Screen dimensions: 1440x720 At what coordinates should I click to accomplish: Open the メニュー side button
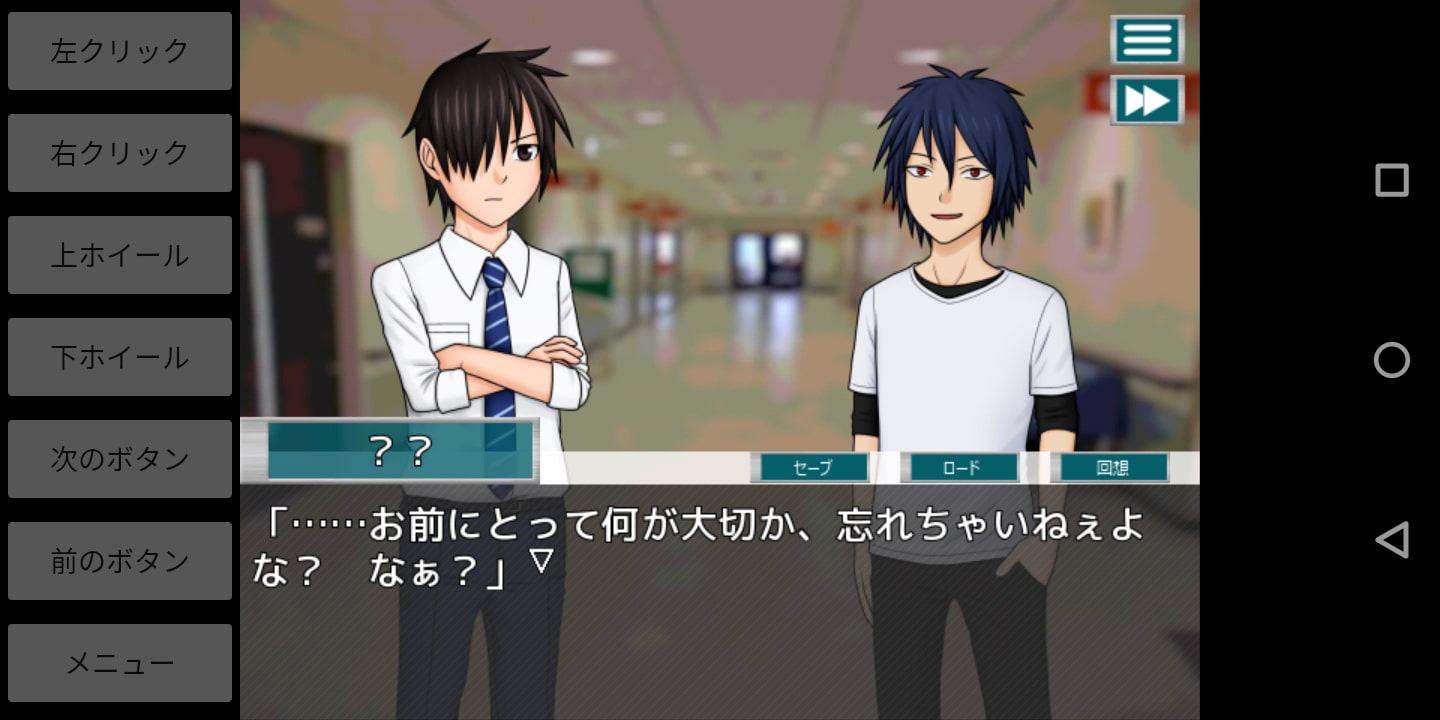(x=120, y=663)
